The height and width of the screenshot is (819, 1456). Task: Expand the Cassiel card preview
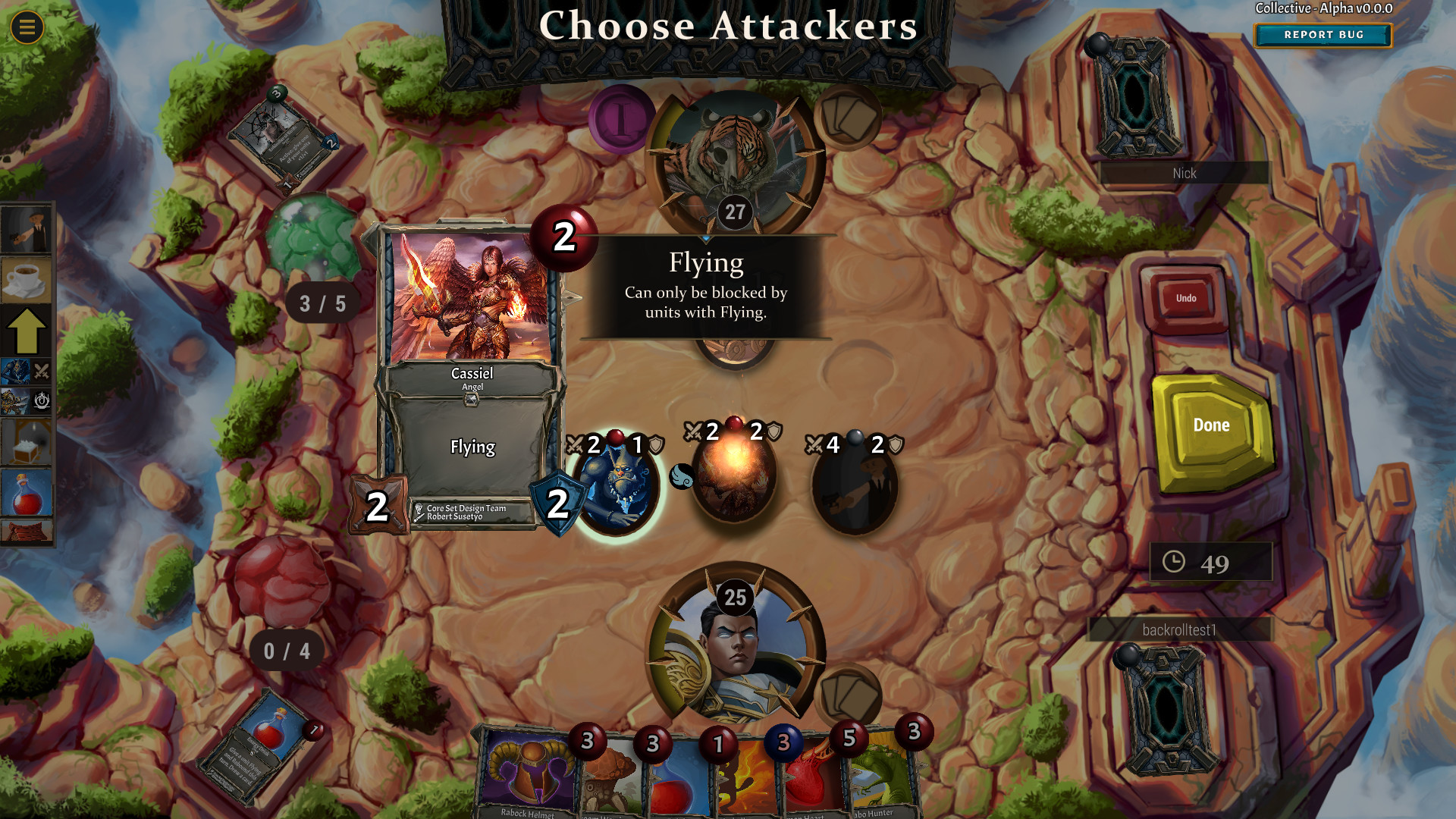470,372
